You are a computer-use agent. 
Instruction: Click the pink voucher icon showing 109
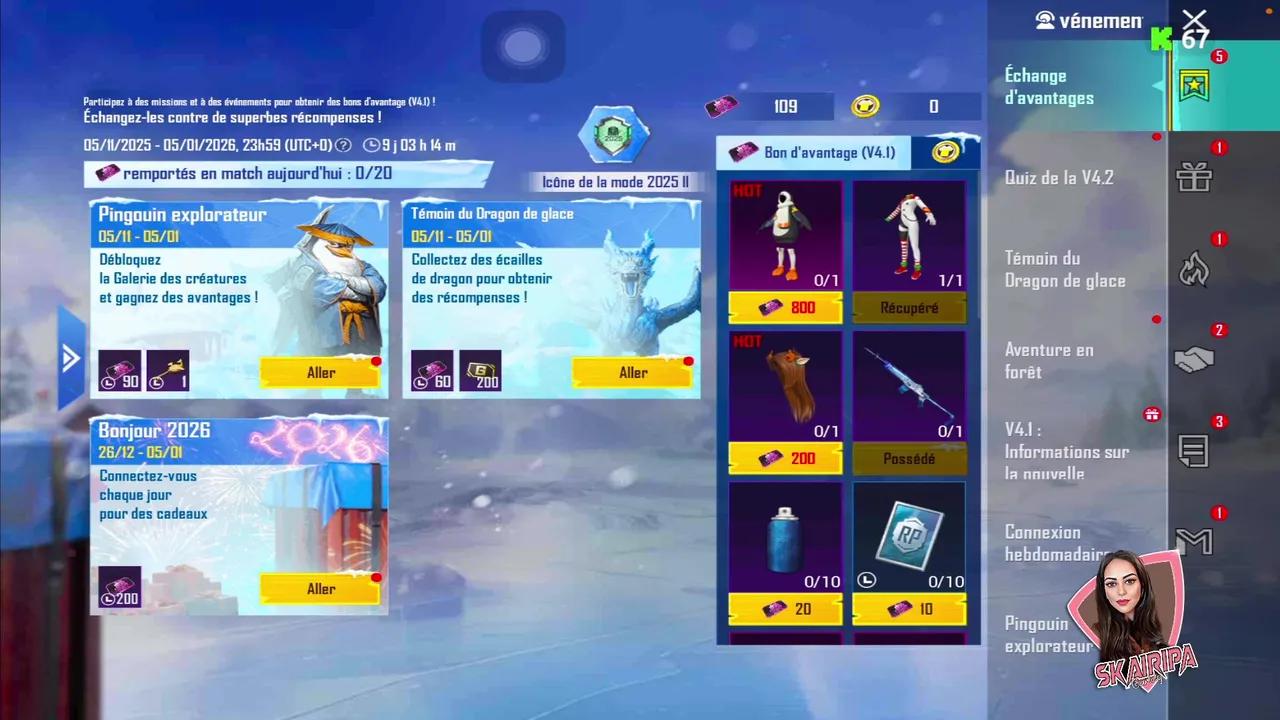coord(722,107)
